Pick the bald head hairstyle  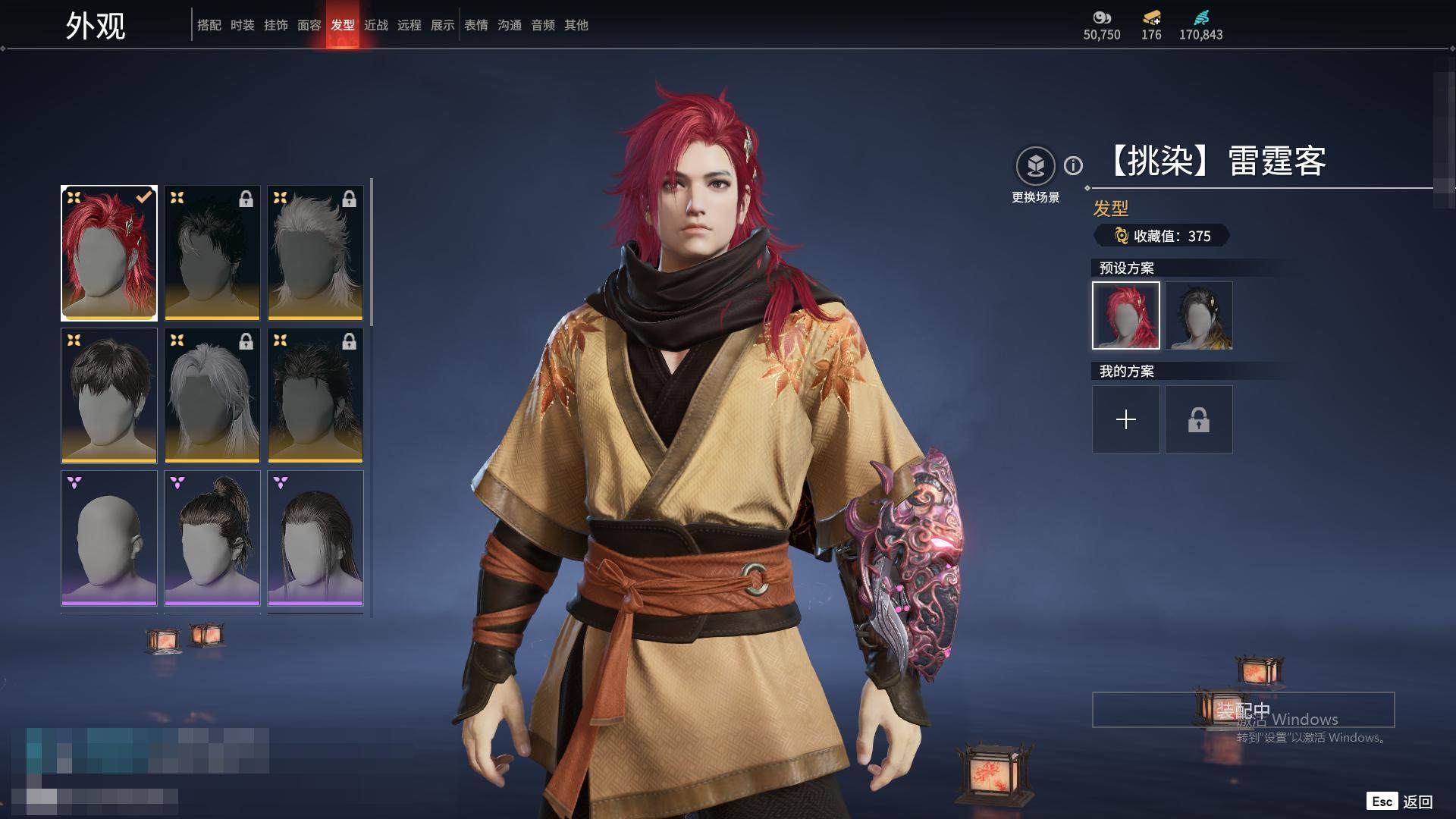coord(109,538)
